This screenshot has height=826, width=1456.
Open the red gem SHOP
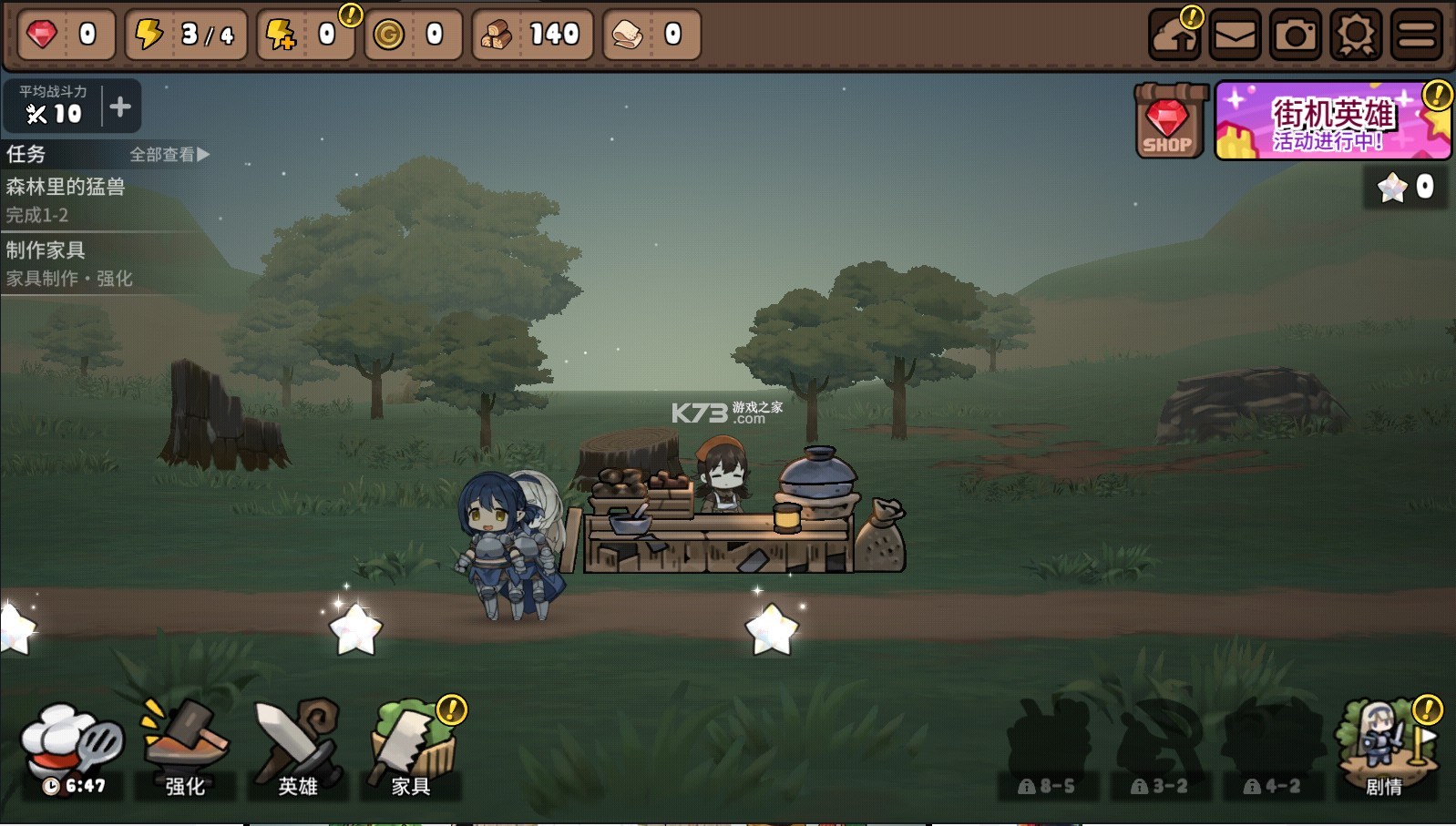pyautogui.click(x=1167, y=122)
